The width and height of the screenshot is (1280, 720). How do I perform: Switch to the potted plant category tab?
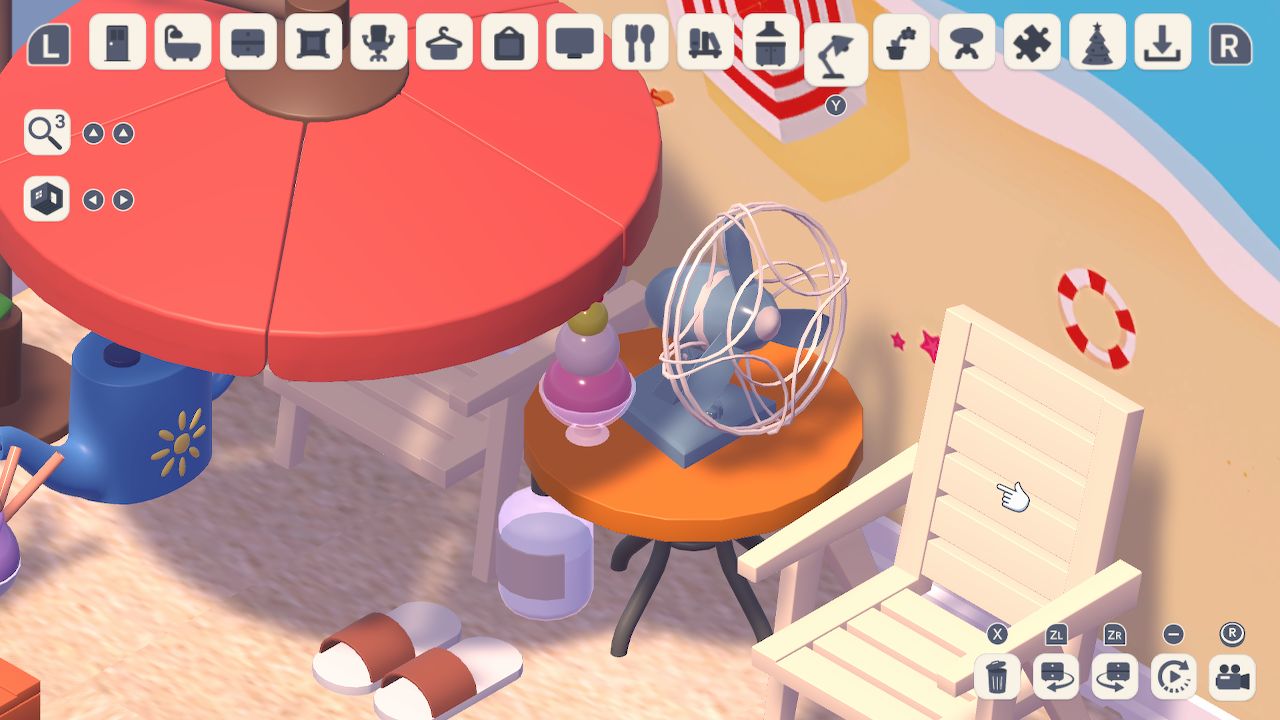coord(900,44)
